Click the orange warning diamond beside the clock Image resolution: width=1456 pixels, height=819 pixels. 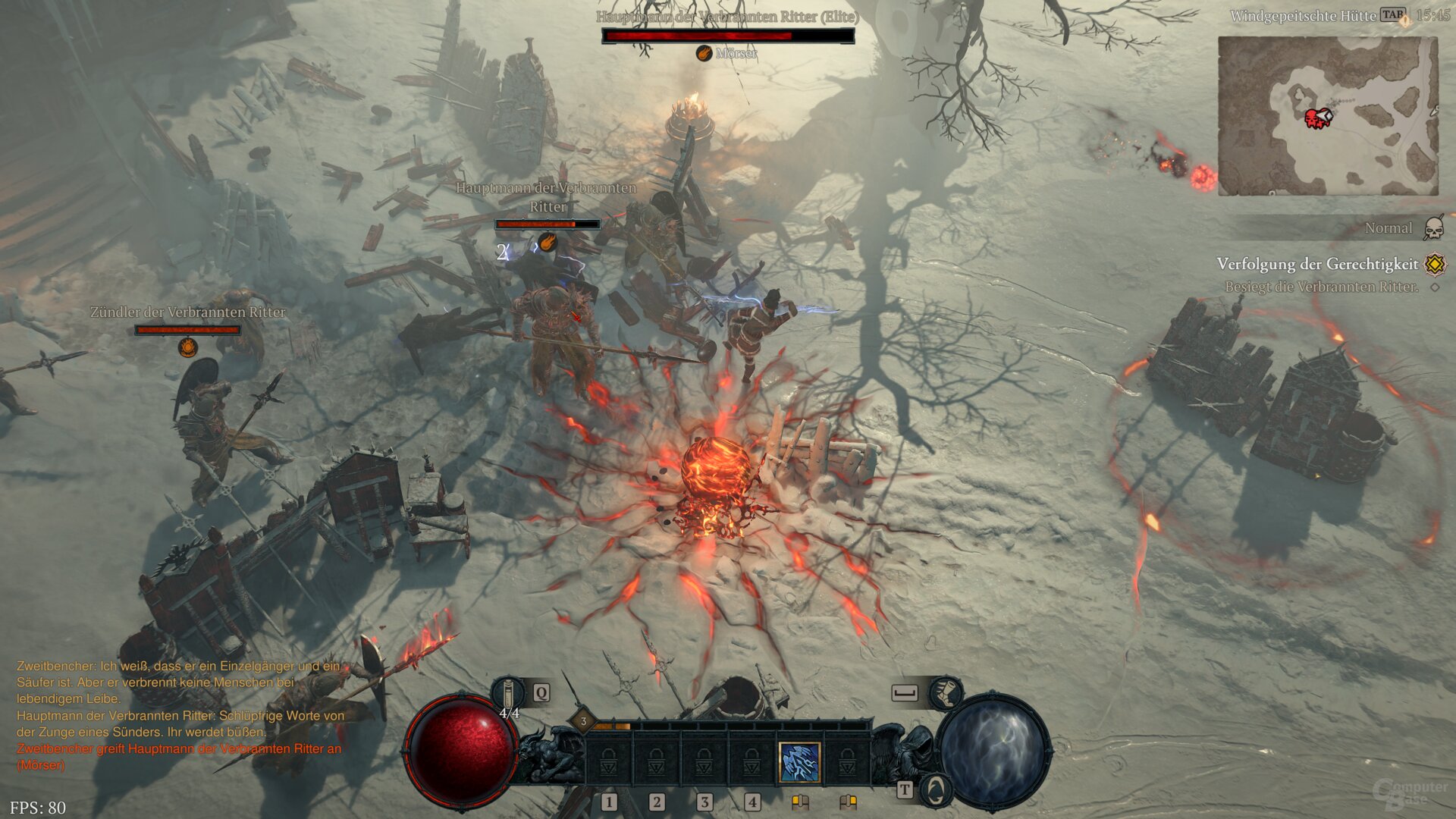pos(1405,23)
